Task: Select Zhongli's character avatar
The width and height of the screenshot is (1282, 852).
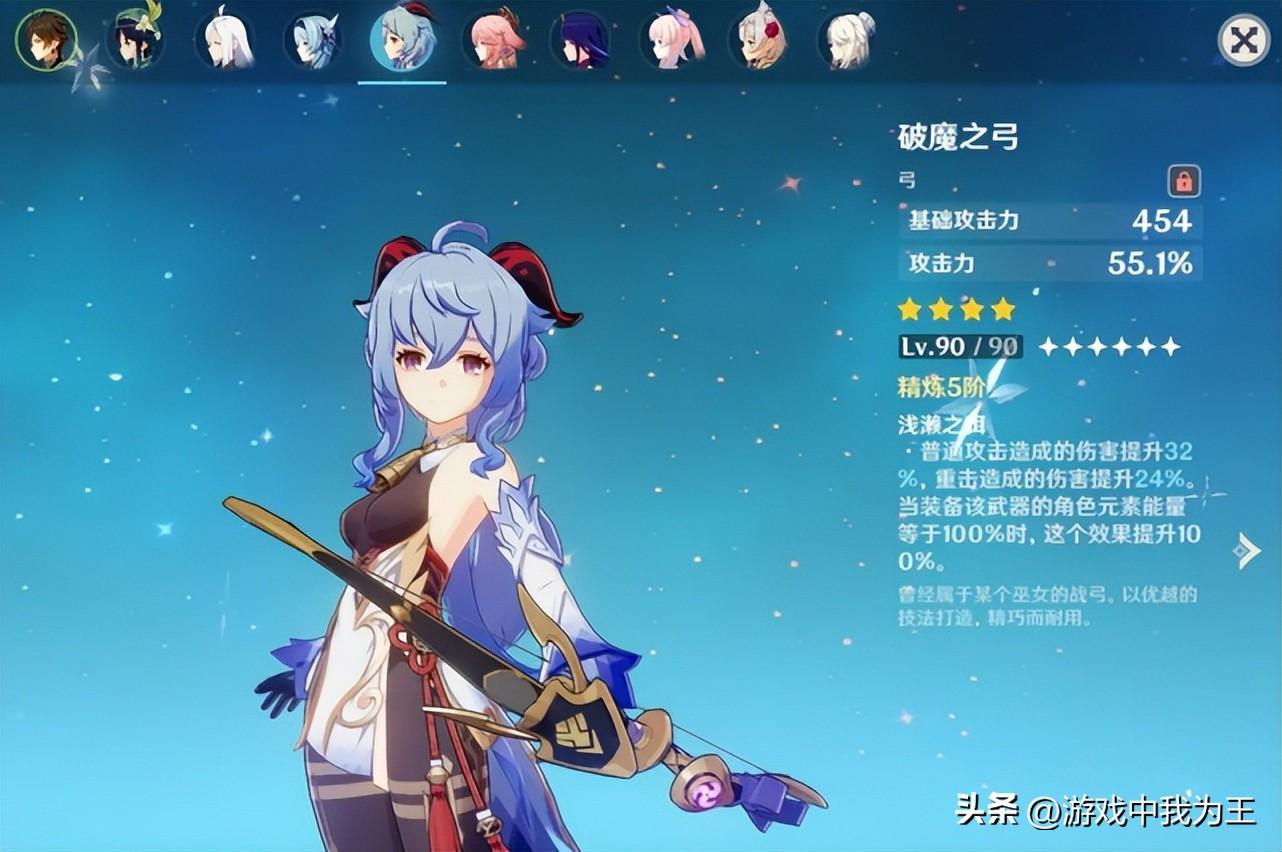Action: [x=44, y=40]
